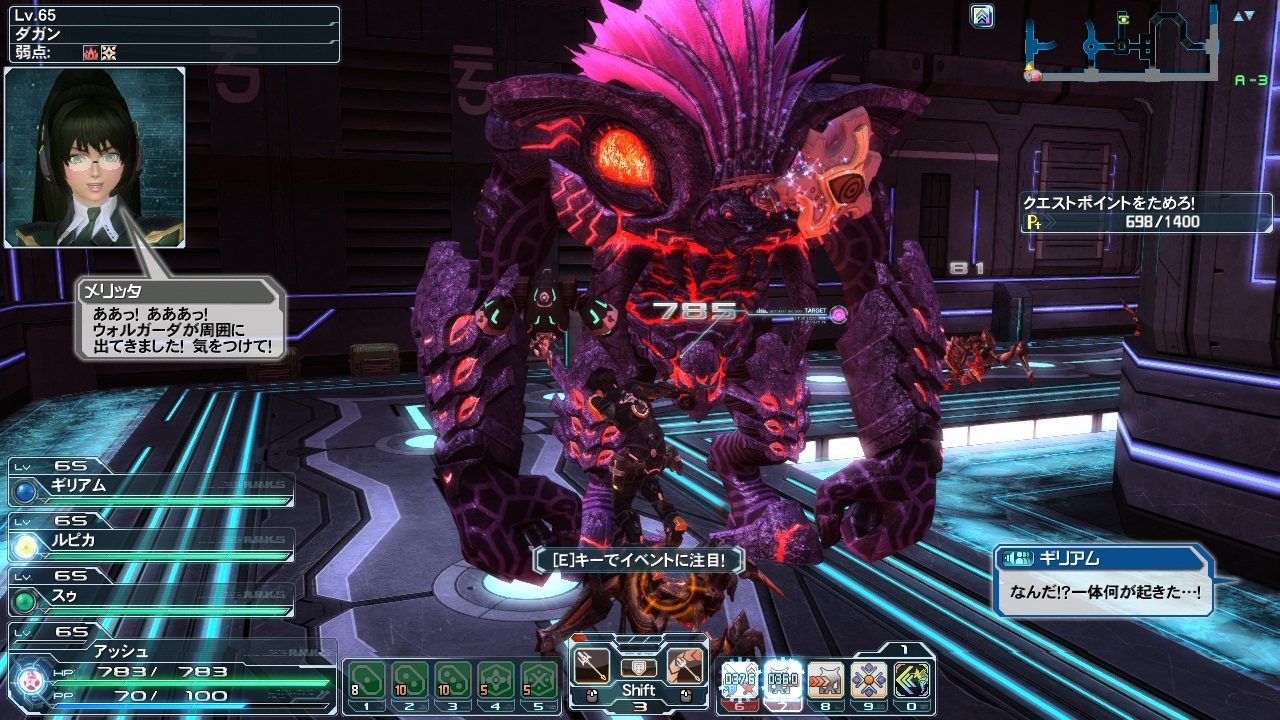Activate the cooldown skill in slot 6
Screen dimensions: 1280x720
tap(740, 680)
